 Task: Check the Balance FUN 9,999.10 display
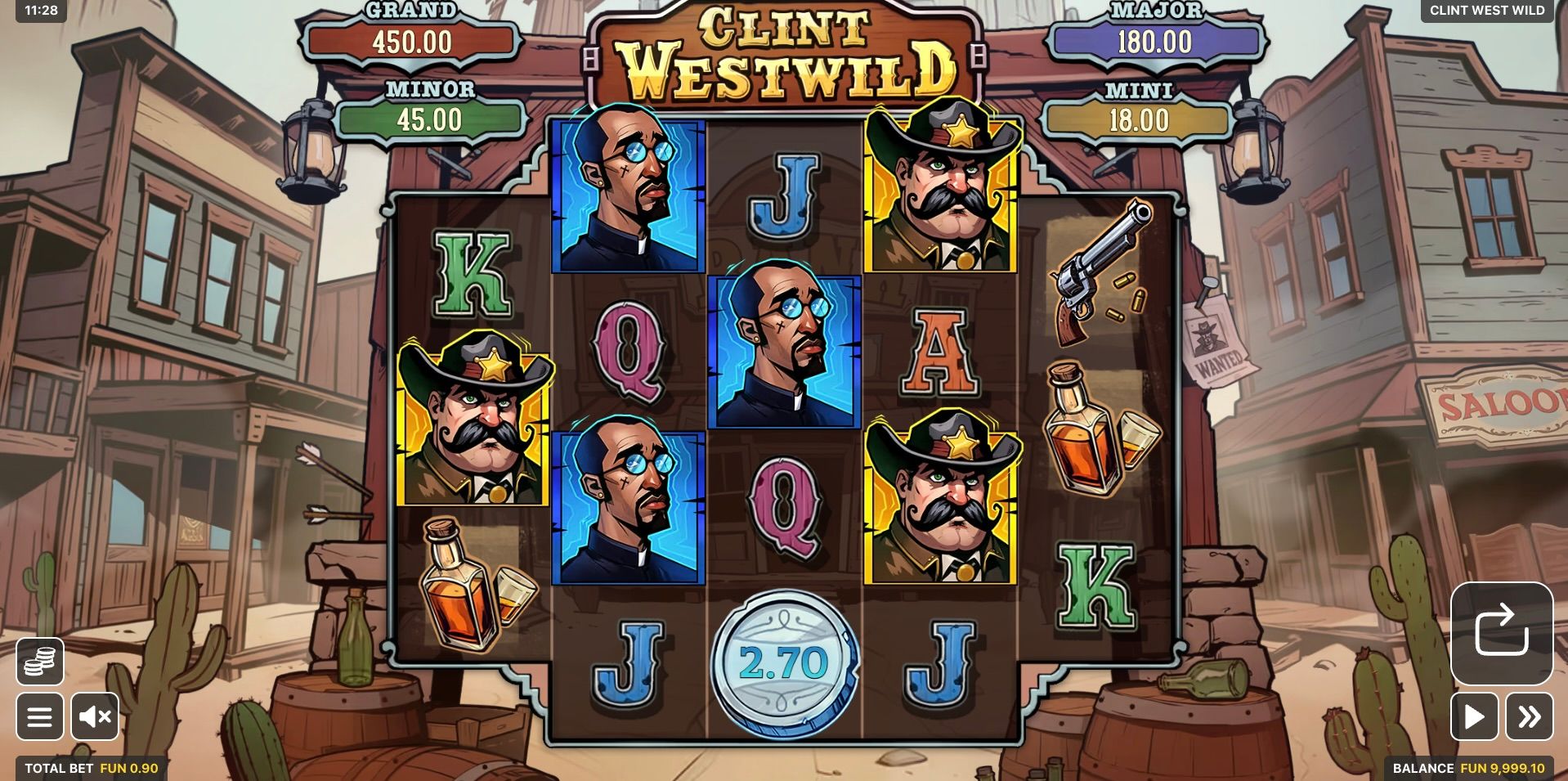click(1467, 769)
